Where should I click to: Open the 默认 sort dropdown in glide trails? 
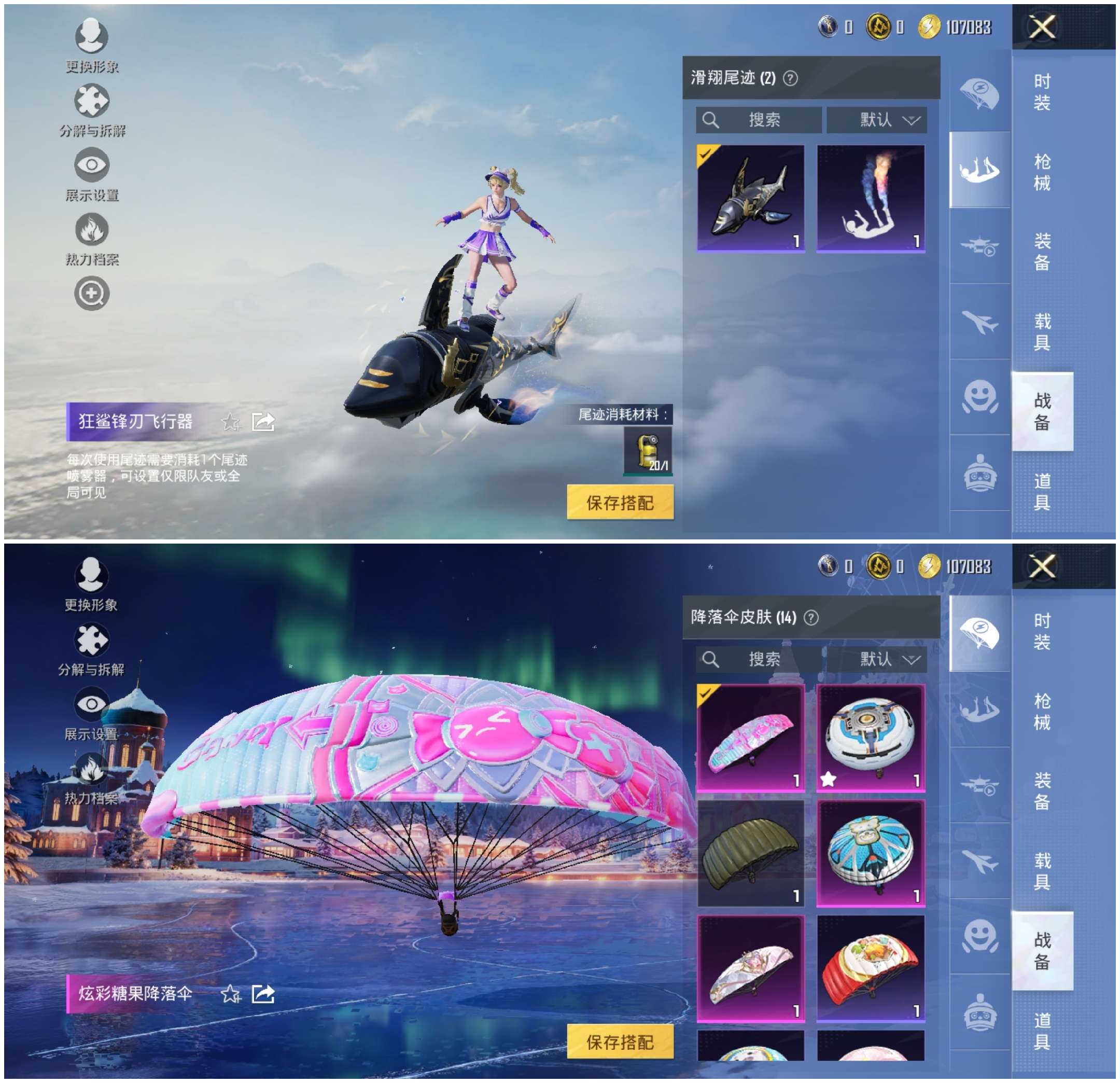878,120
